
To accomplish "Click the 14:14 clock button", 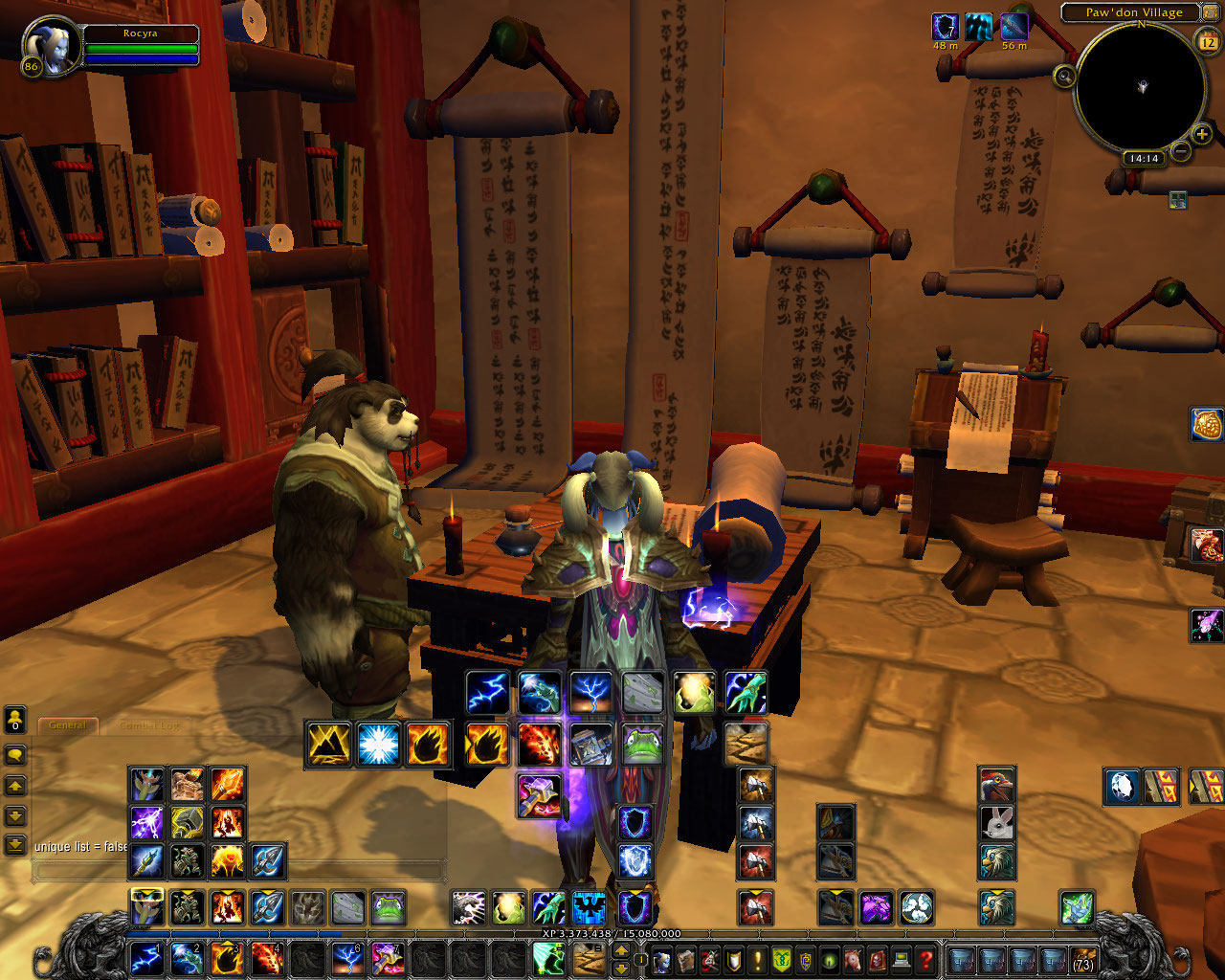I will click(1144, 159).
